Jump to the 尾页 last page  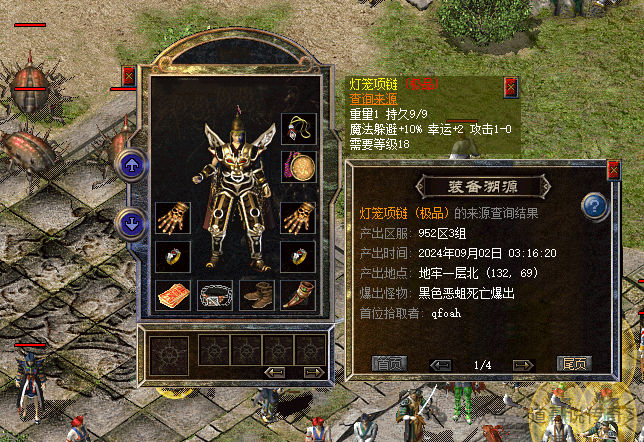click(x=574, y=364)
